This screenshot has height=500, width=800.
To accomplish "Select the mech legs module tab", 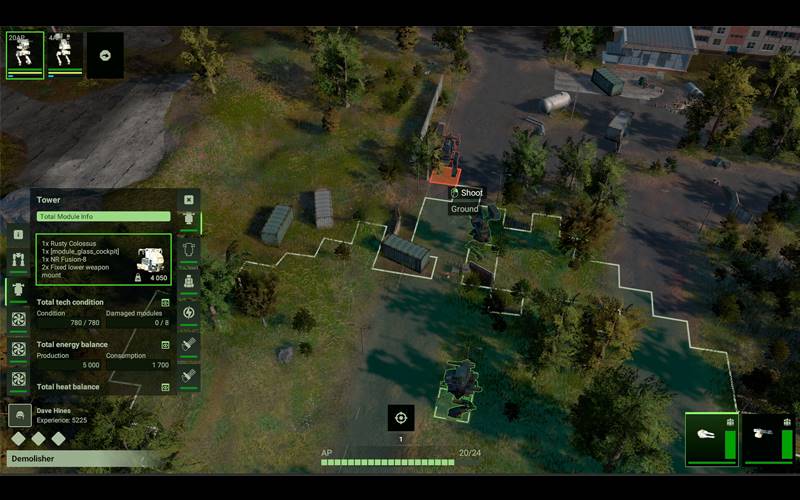I will (18, 262).
